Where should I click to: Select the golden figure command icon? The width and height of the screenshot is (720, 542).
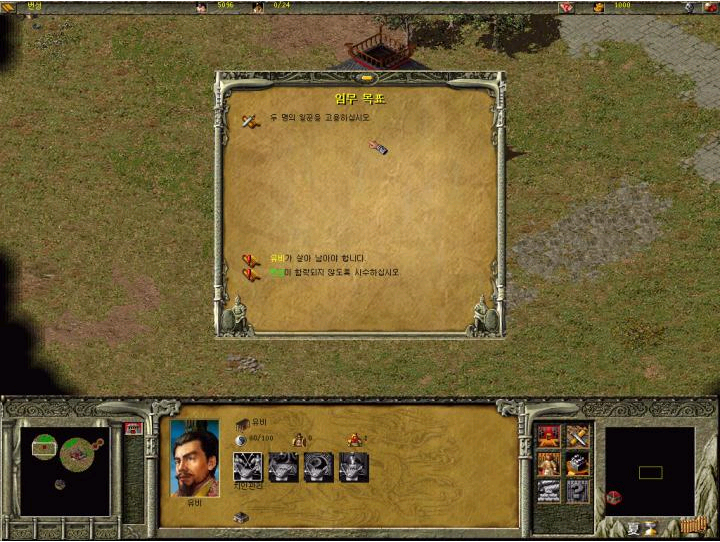549,463
